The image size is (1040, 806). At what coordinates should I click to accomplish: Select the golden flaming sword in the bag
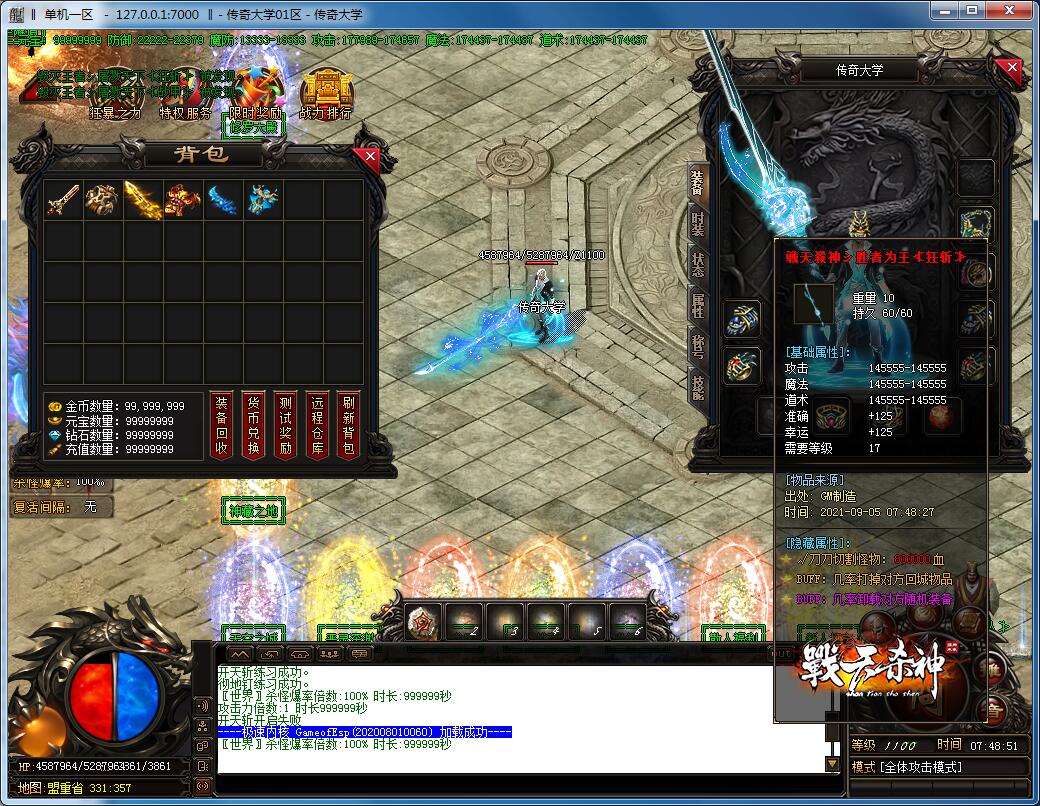143,200
